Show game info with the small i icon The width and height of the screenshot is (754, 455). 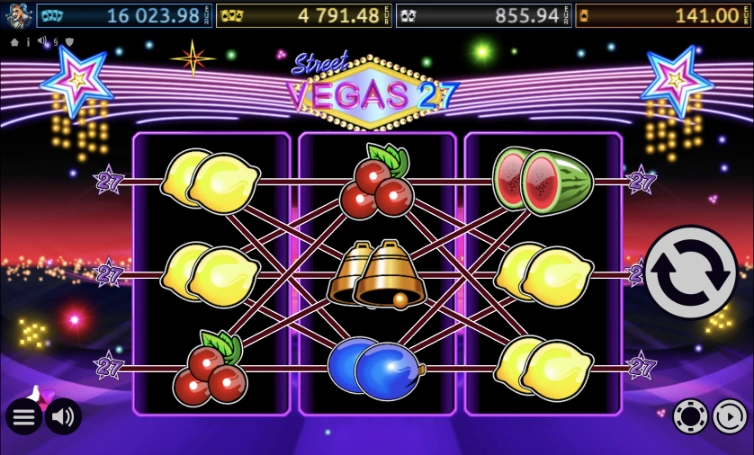coord(28,43)
